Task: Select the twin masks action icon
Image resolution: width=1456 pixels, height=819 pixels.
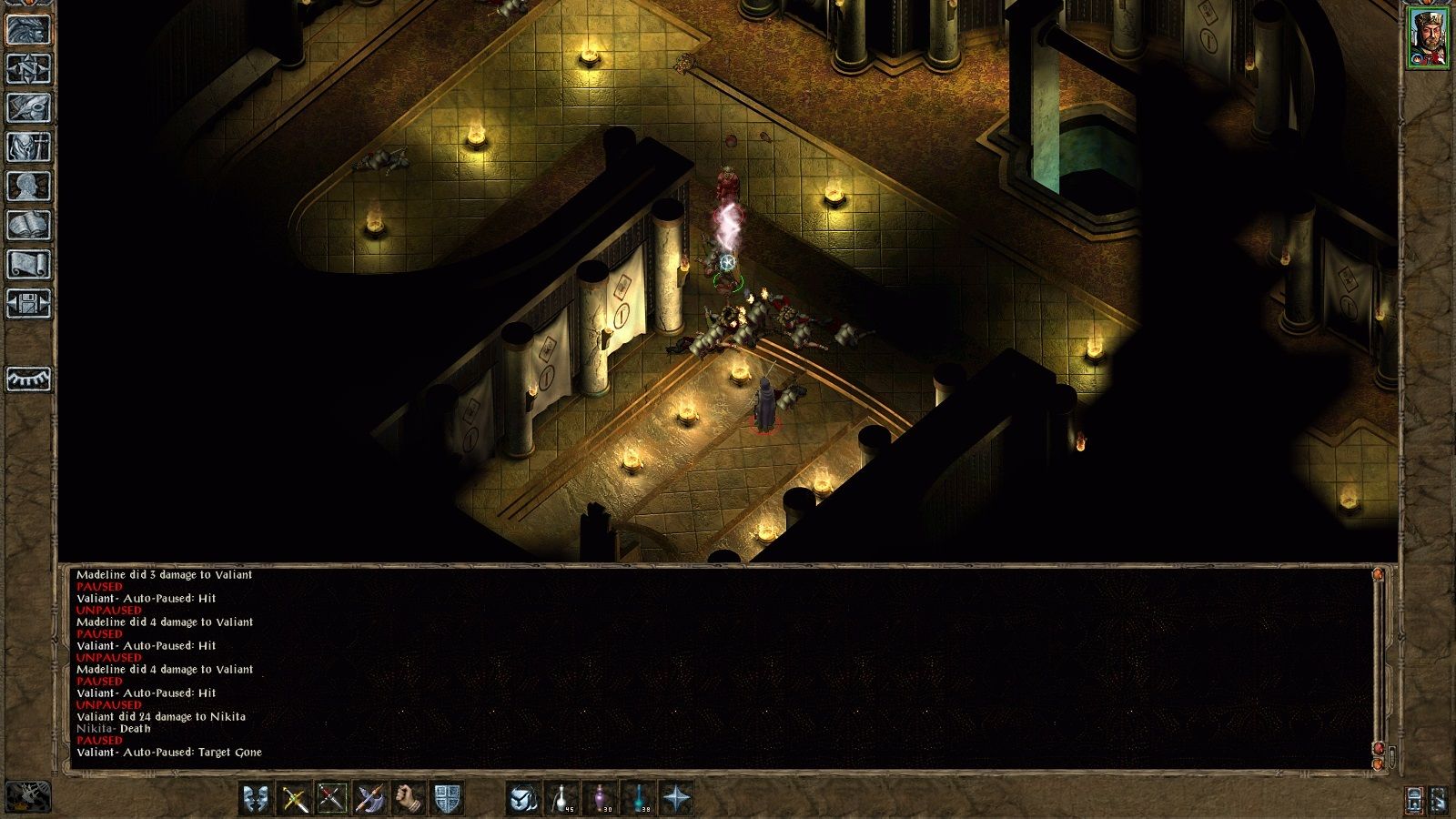Action: coord(255,797)
